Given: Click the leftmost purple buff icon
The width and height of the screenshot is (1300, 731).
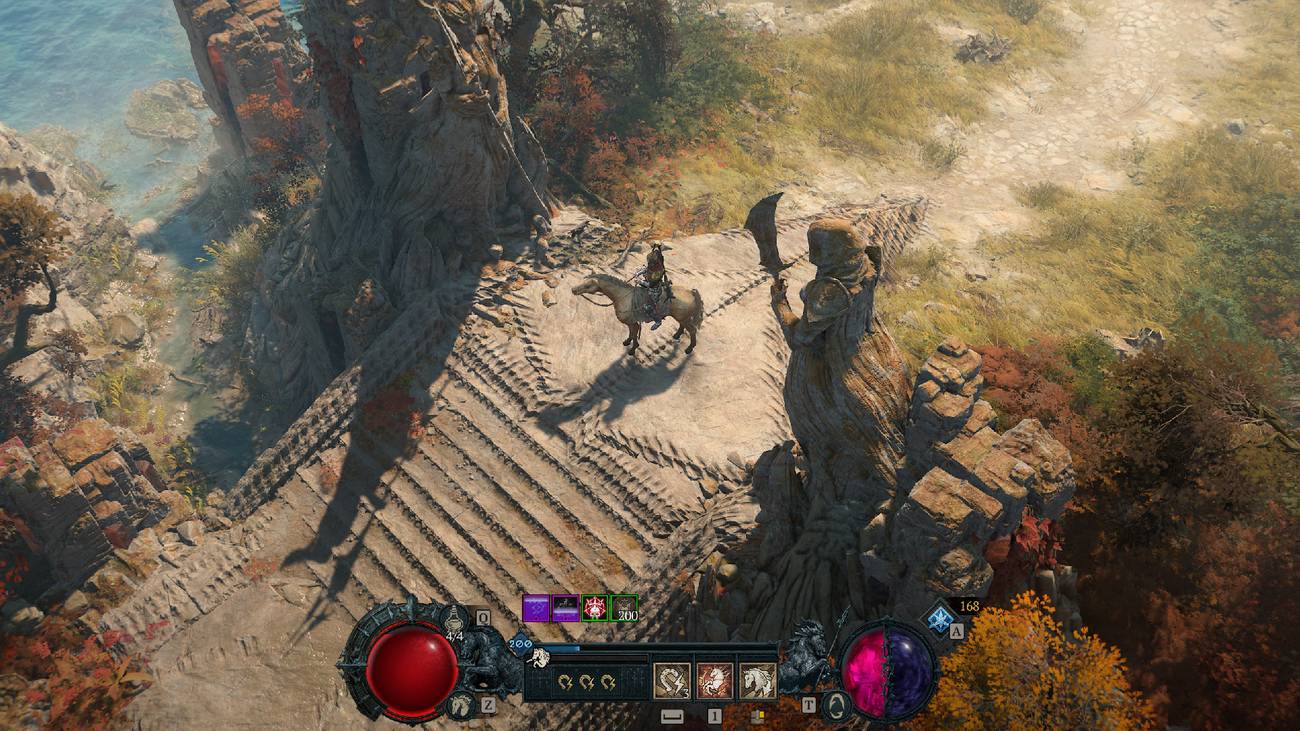Looking at the screenshot, I should 535,608.
